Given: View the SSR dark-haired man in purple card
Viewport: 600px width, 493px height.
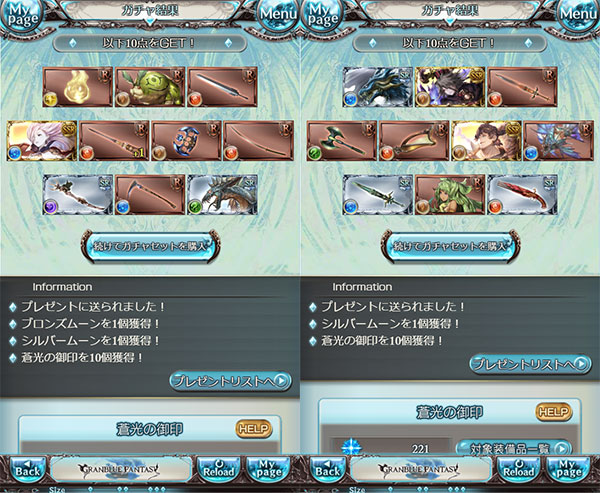Looking at the screenshot, I should (x=450, y=87).
